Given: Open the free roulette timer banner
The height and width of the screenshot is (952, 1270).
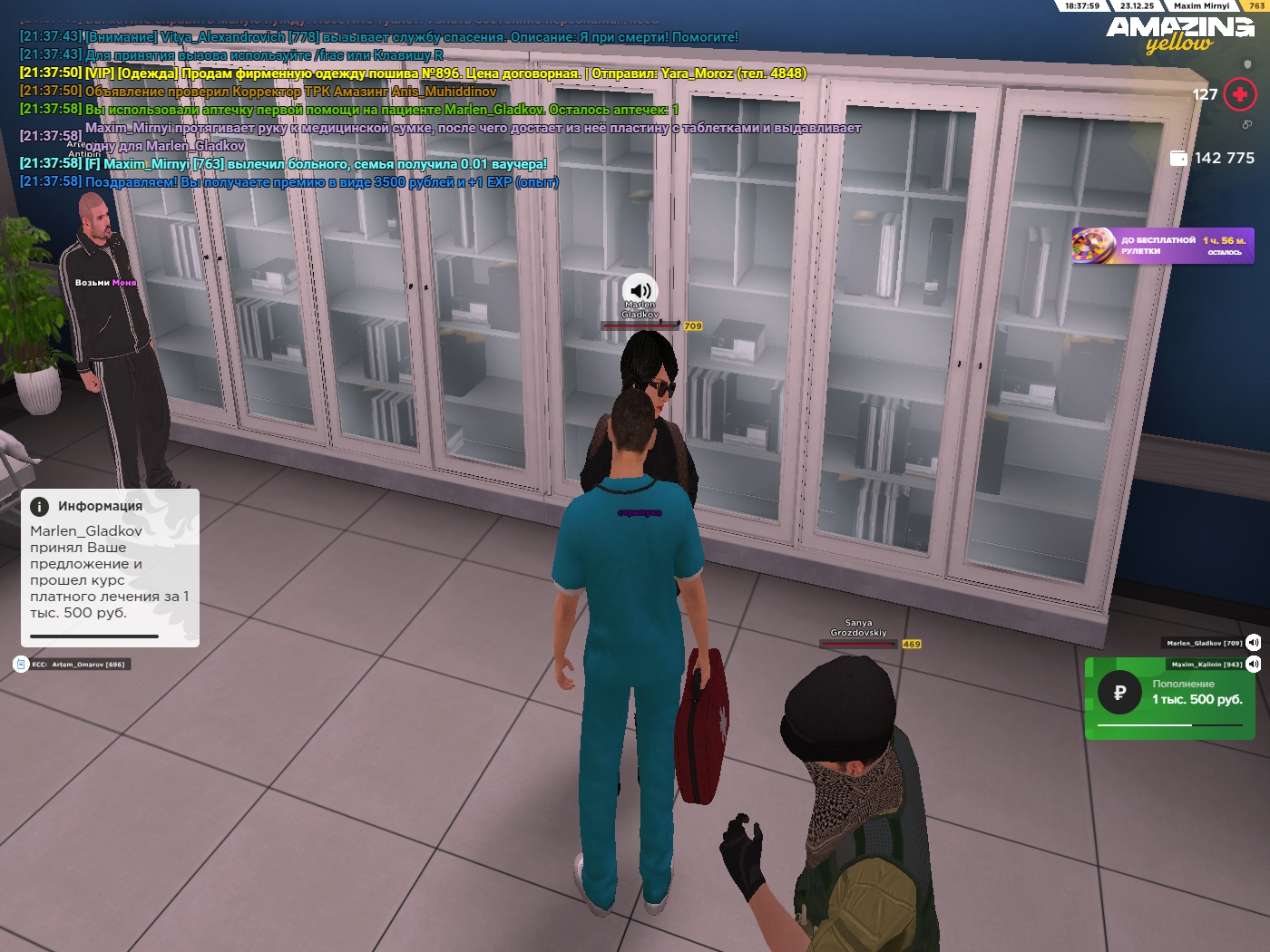Looking at the screenshot, I should [1163, 246].
